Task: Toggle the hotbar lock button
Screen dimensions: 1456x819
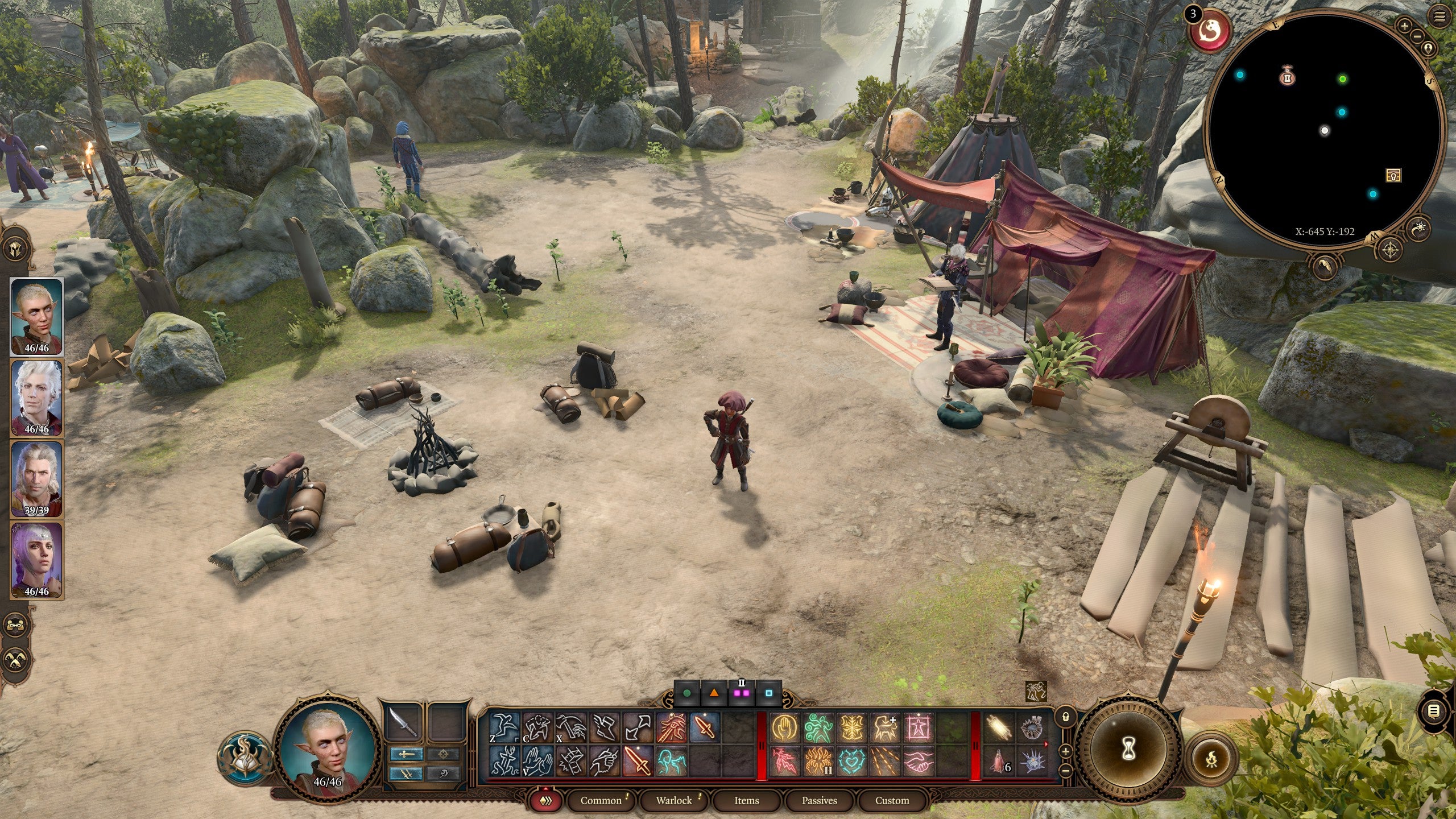Action: [x=1066, y=717]
